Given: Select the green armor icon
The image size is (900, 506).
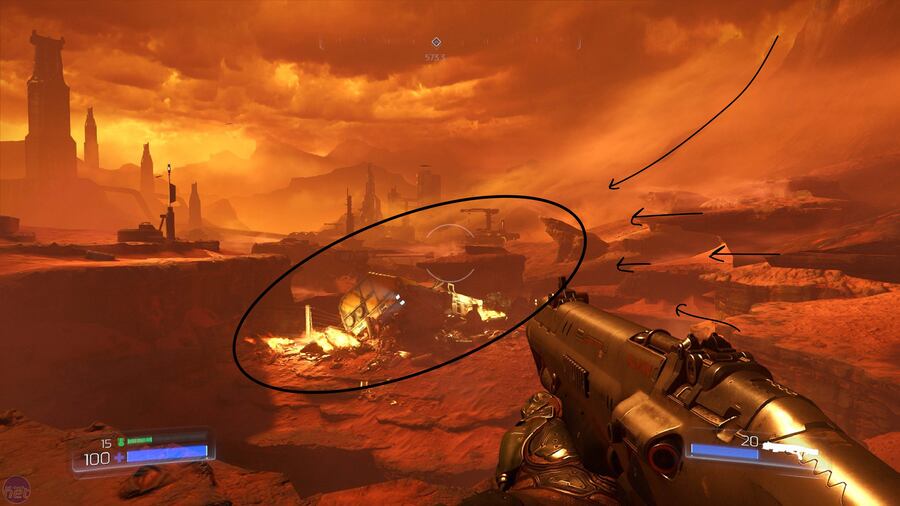Looking at the screenshot, I should 120,440.
